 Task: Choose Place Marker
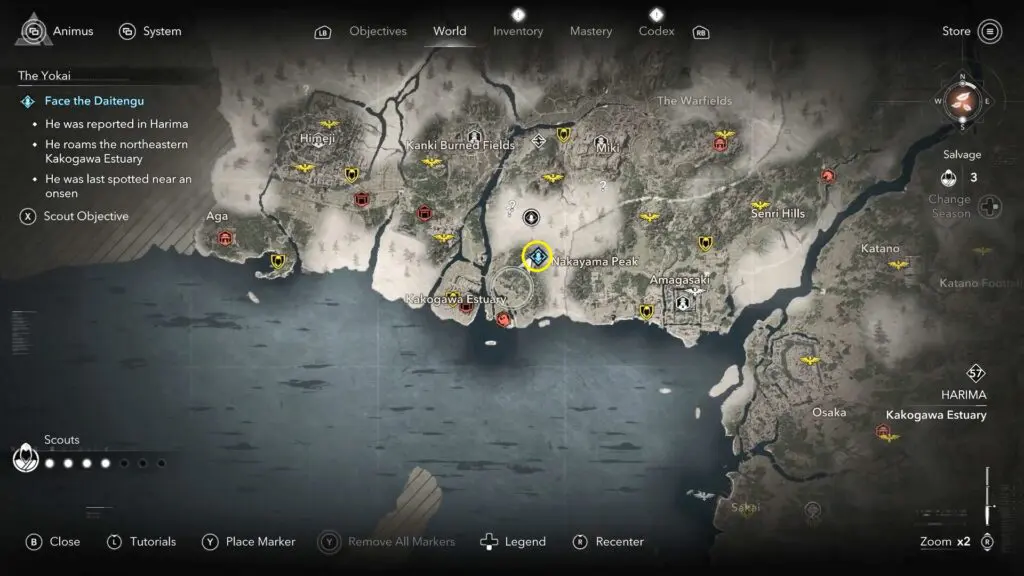pos(249,541)
